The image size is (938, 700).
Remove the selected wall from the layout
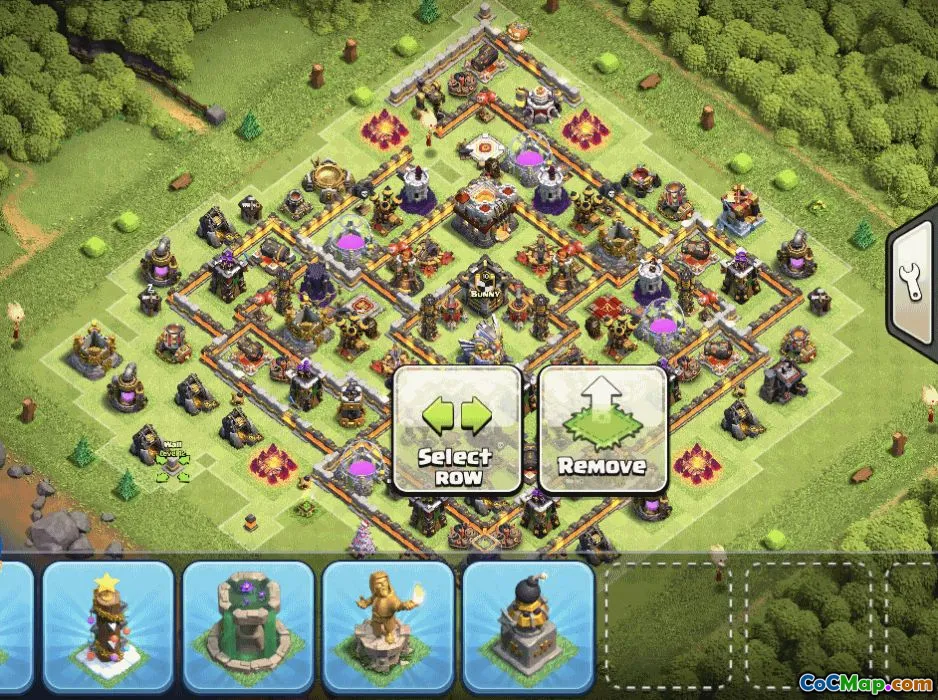tap(602, 429)
